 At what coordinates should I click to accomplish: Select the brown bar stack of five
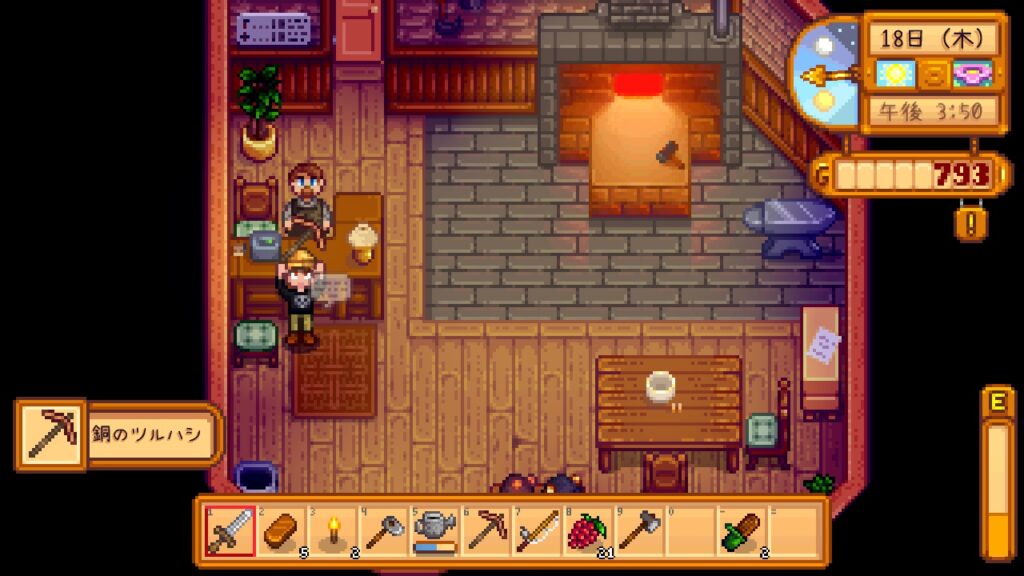(281, 531)
